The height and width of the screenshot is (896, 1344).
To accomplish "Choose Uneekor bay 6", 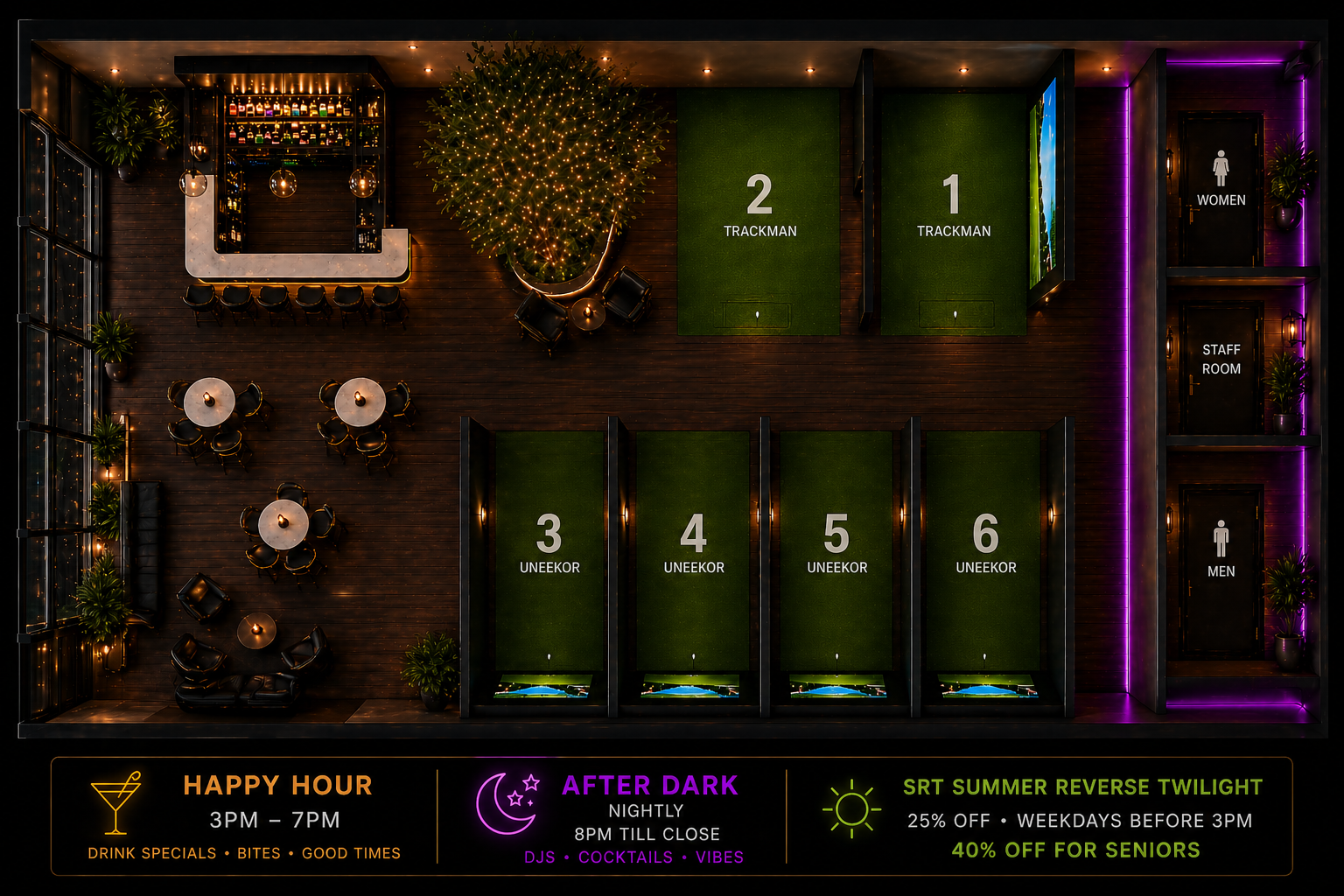I will point(985,547).
